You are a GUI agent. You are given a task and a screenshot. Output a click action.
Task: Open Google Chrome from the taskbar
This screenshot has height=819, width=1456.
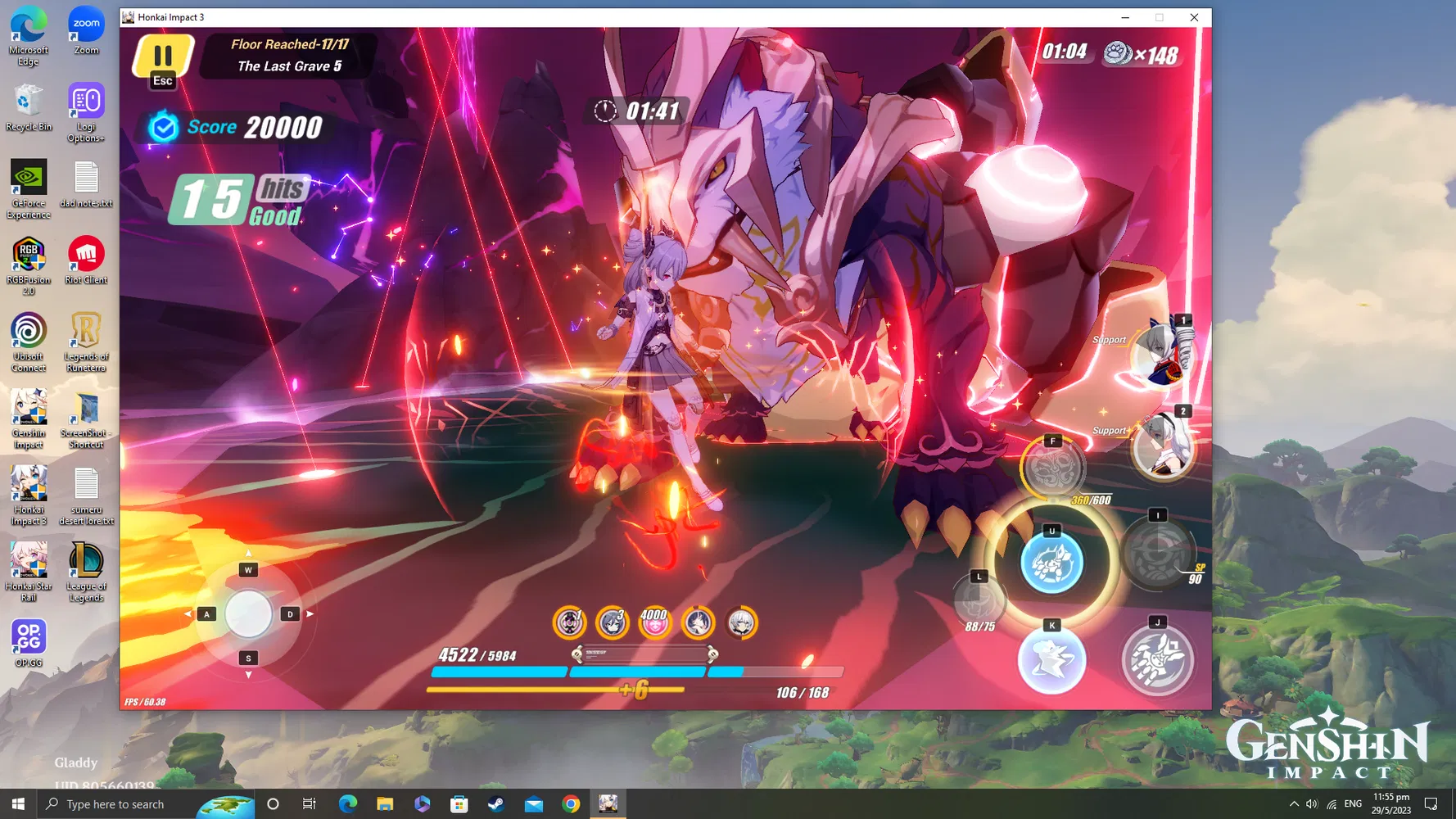(570, 803)
